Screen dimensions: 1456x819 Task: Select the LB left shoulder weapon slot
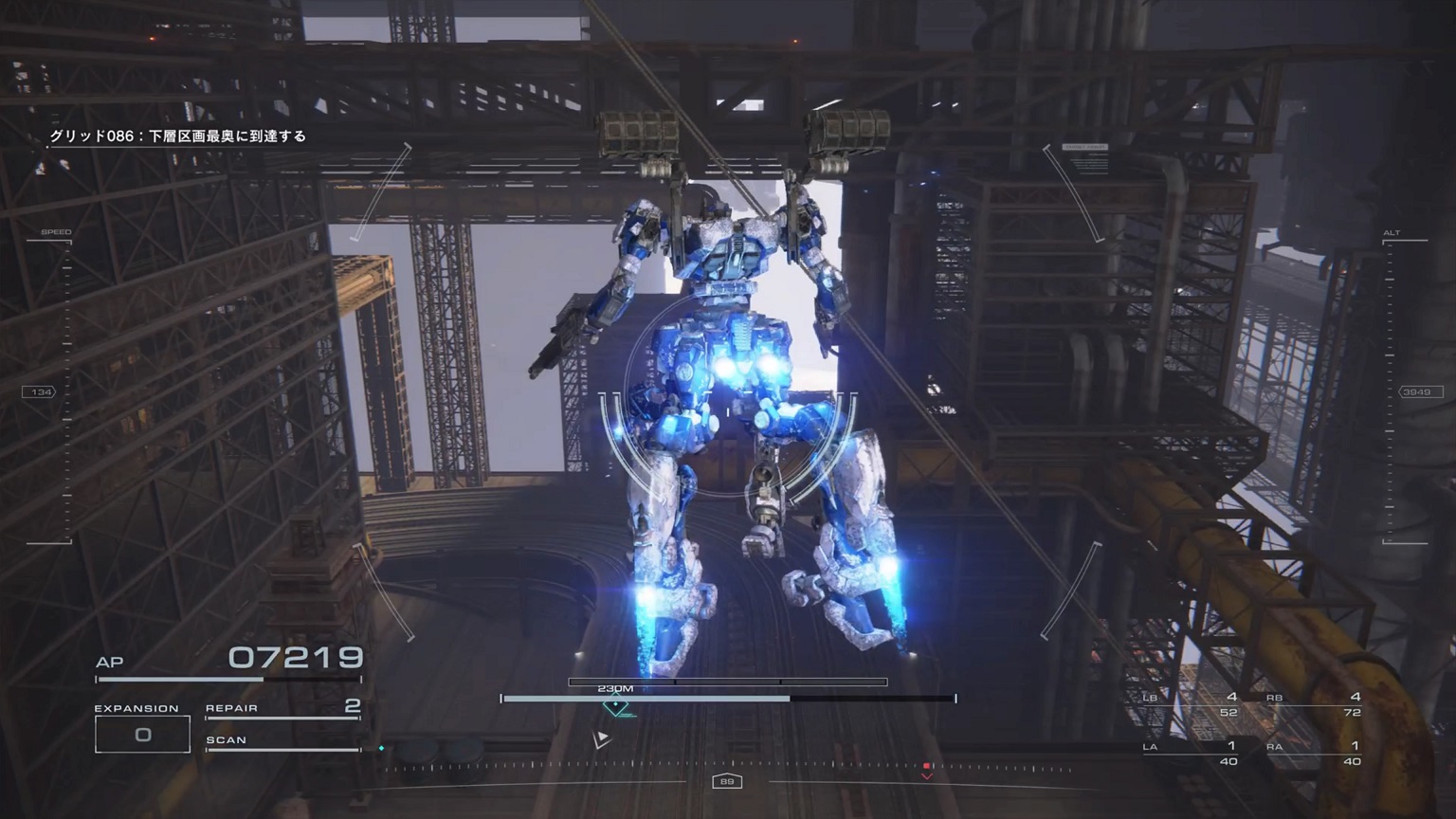tap(1190, 704)
